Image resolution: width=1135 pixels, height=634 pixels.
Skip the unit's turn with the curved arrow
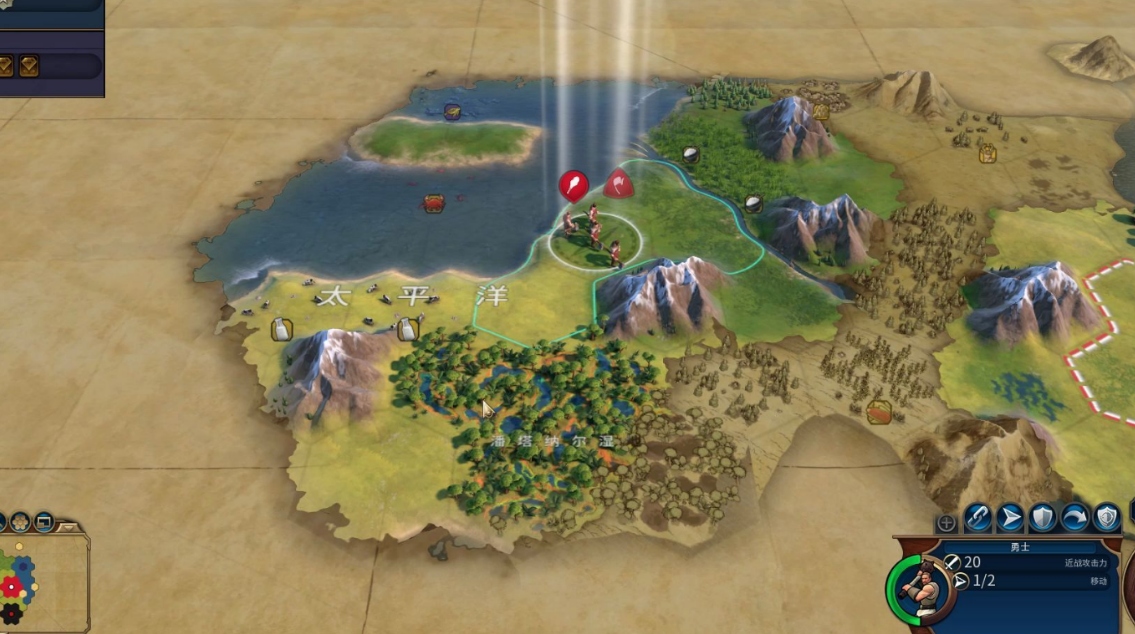pos(1074,518)
